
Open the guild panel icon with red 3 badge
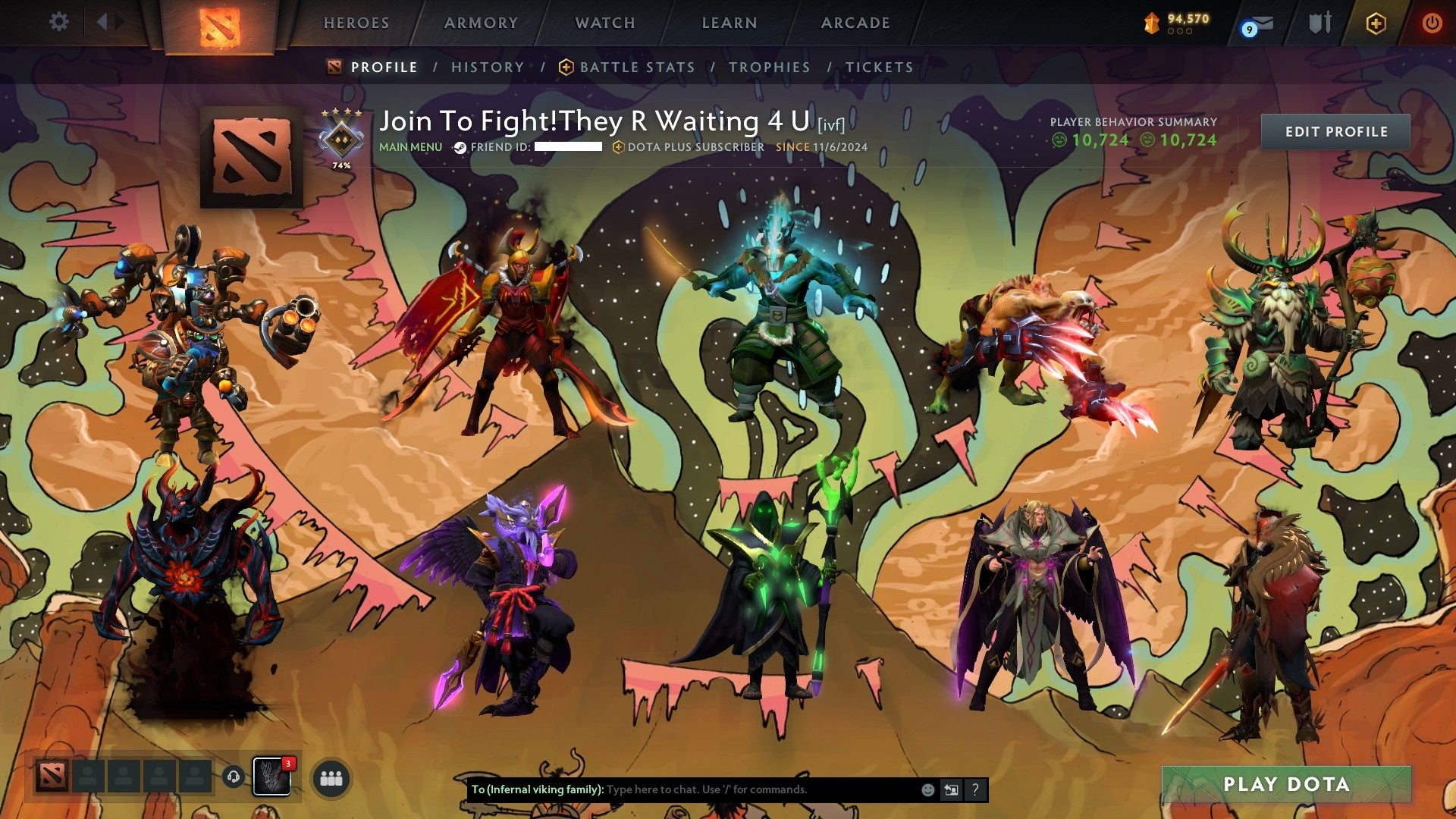[x=270, y=776]
